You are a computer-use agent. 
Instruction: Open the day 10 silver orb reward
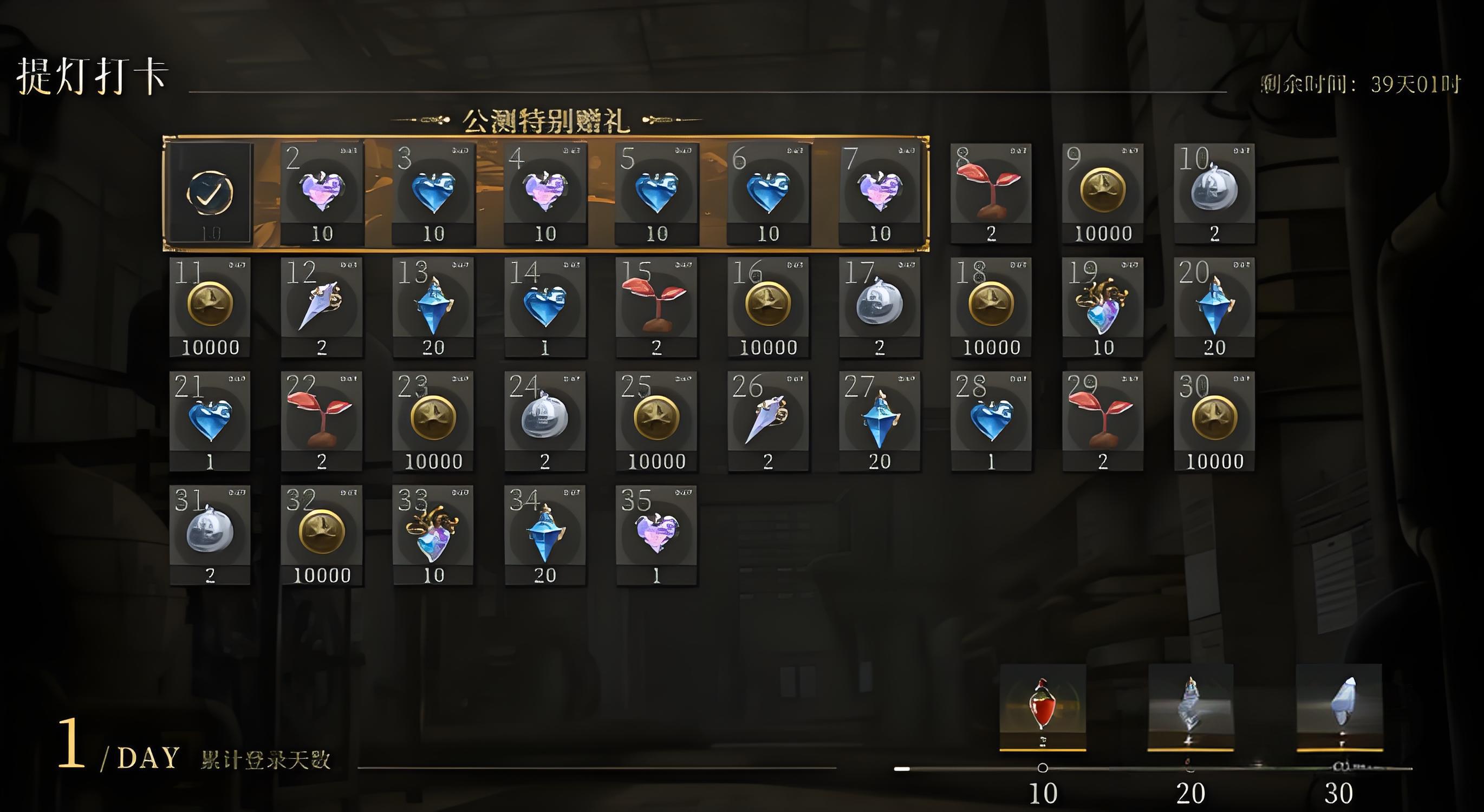(1214, 193)
